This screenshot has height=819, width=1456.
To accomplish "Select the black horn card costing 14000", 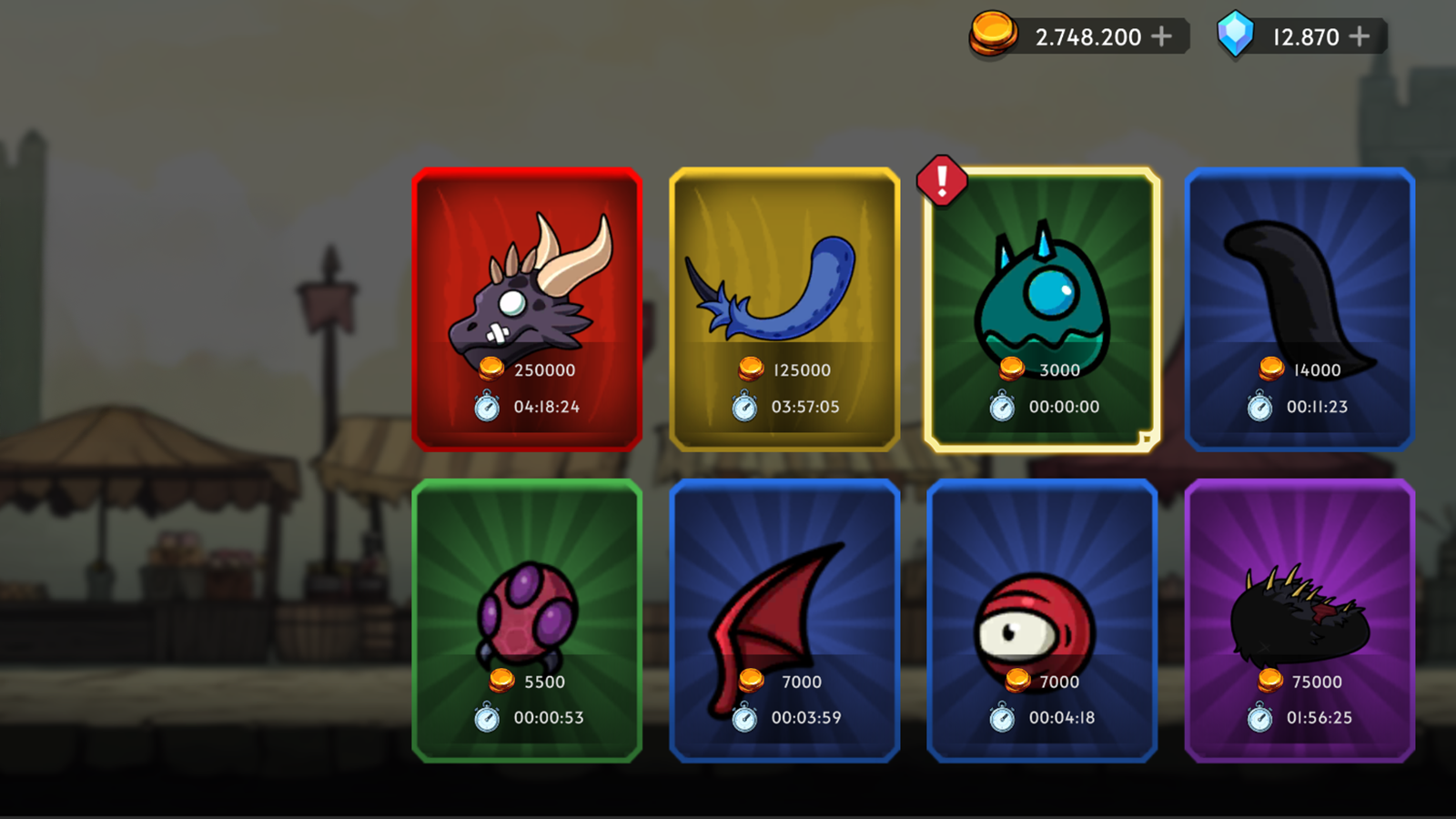I will point(1299,308).
